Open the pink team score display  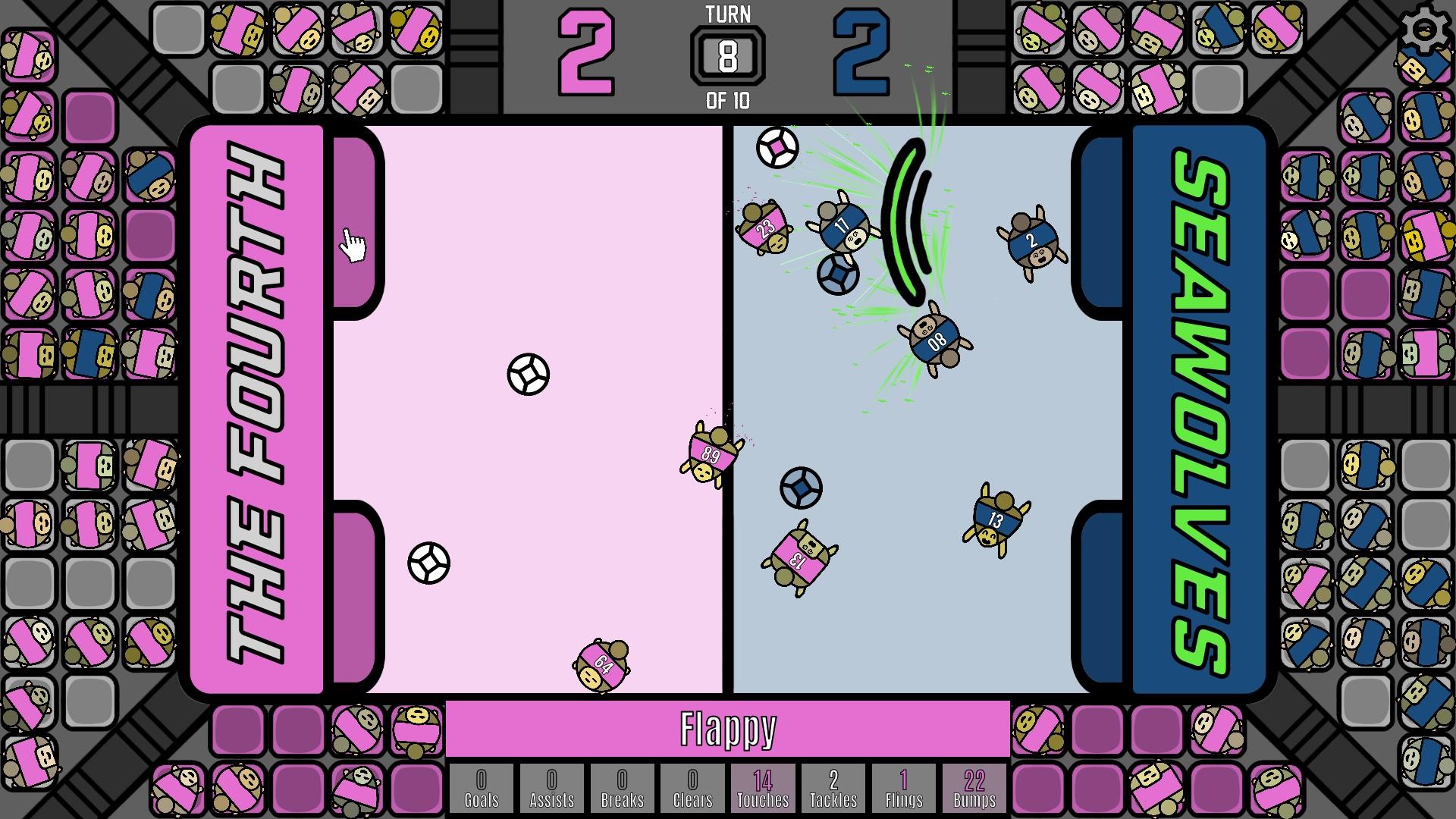(x=584, y=53)
